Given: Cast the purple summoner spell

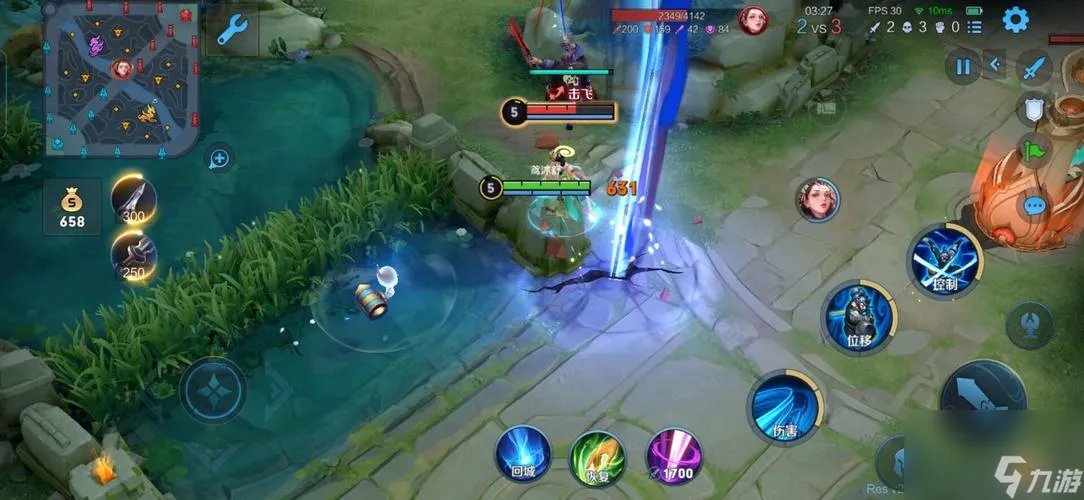Looking at the screenshot, I should tap(672, 457).
